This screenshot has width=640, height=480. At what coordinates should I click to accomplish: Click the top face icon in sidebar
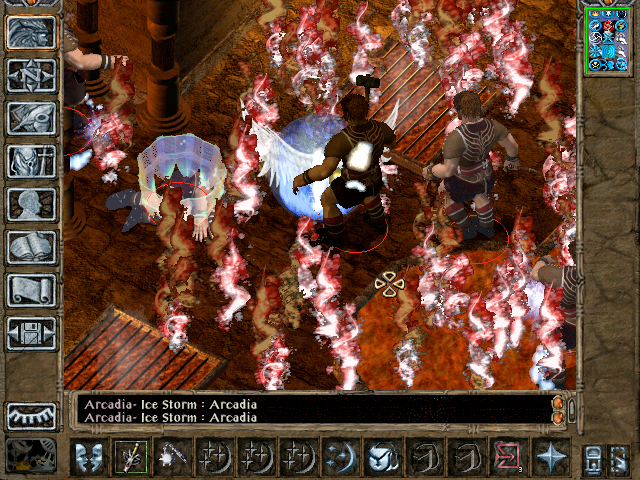(30, 32)
